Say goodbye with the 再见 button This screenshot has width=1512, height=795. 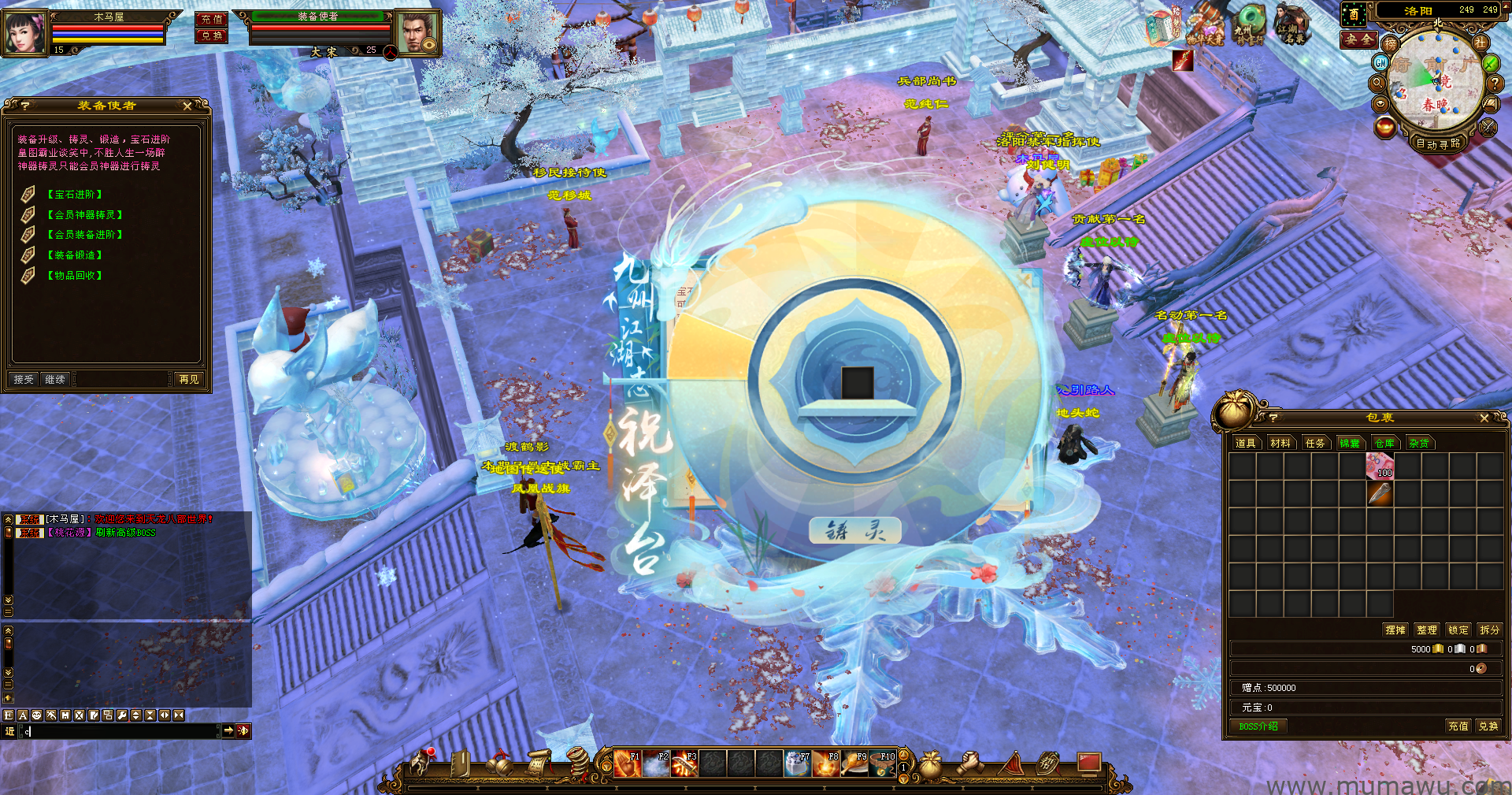189,380
